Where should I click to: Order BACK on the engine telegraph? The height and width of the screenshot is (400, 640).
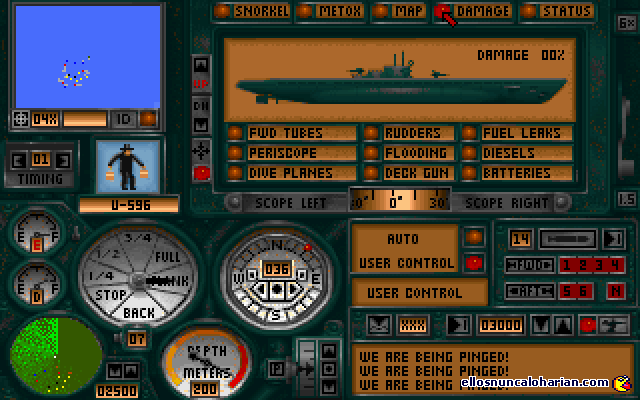pyautogui.click(x=139, y=312)
